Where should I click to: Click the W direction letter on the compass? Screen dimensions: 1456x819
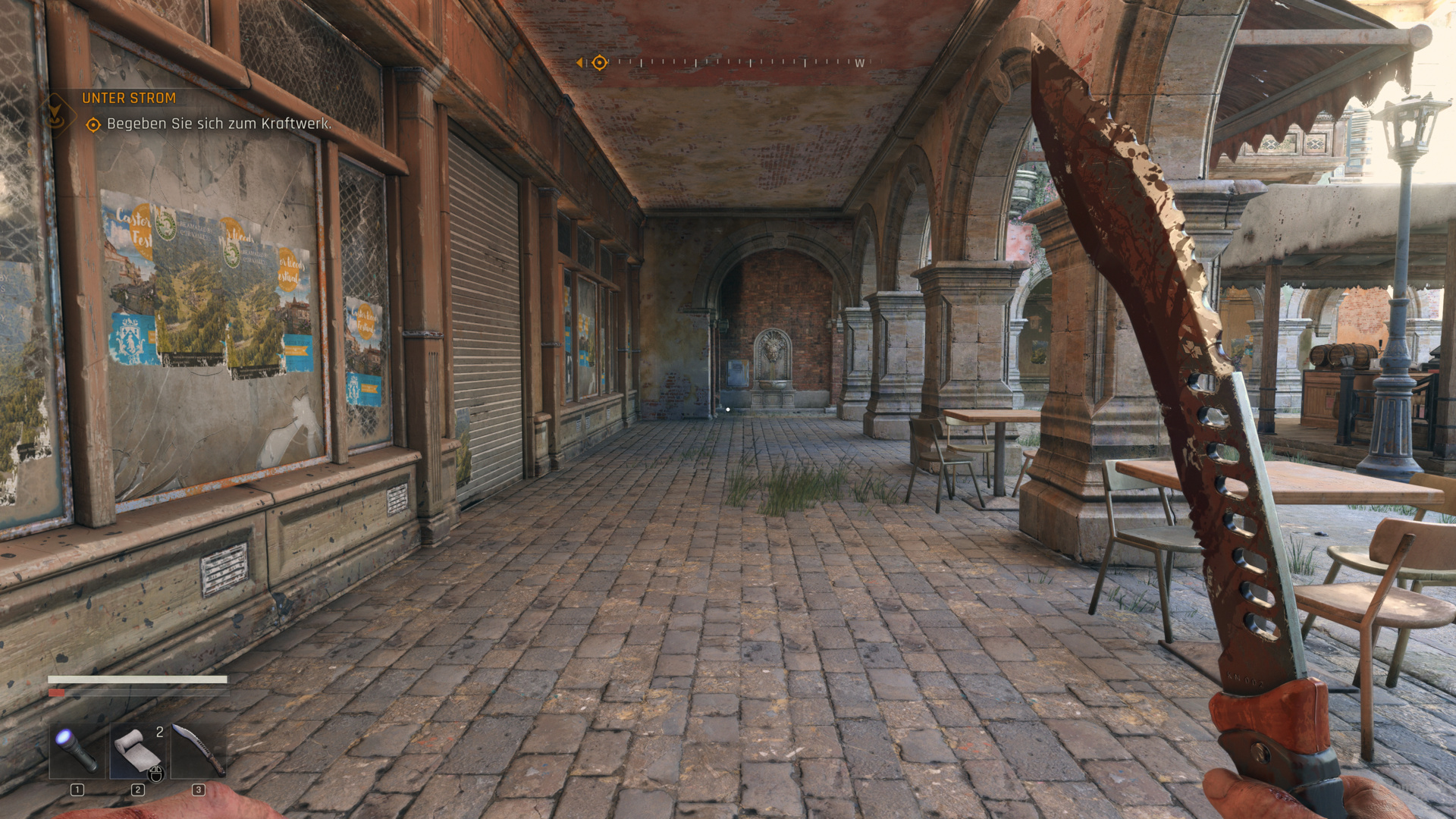tap(859, 62)
